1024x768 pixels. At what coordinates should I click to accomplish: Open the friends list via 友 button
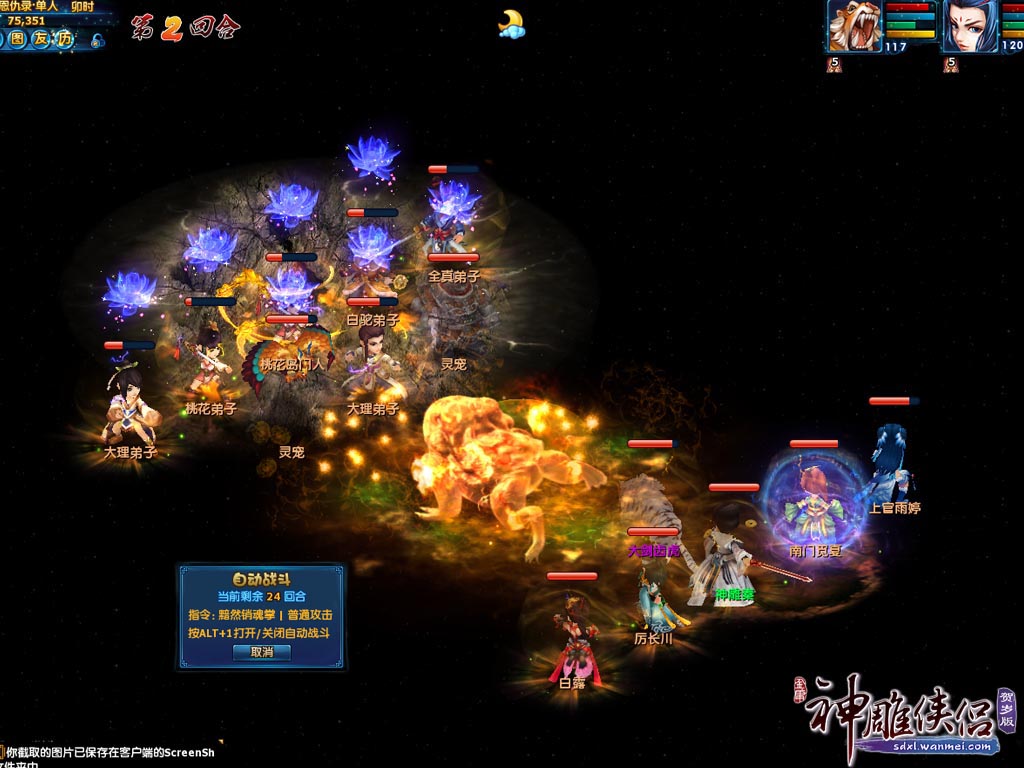(x=41, y=39)
